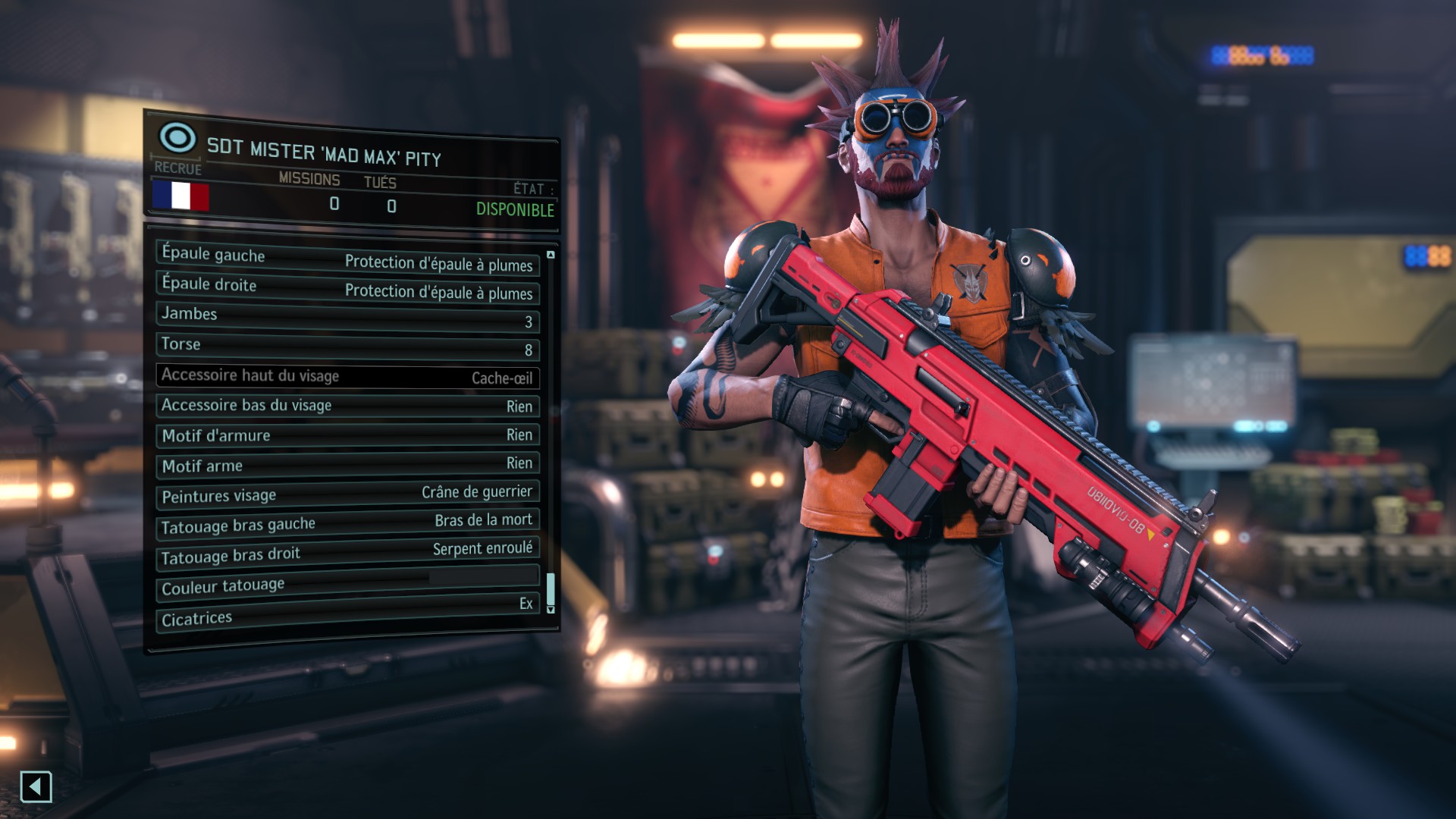The image size is (1456, 819).
Task: Select Accessoire haut du visage row
Action: click(x=347, y=376)
